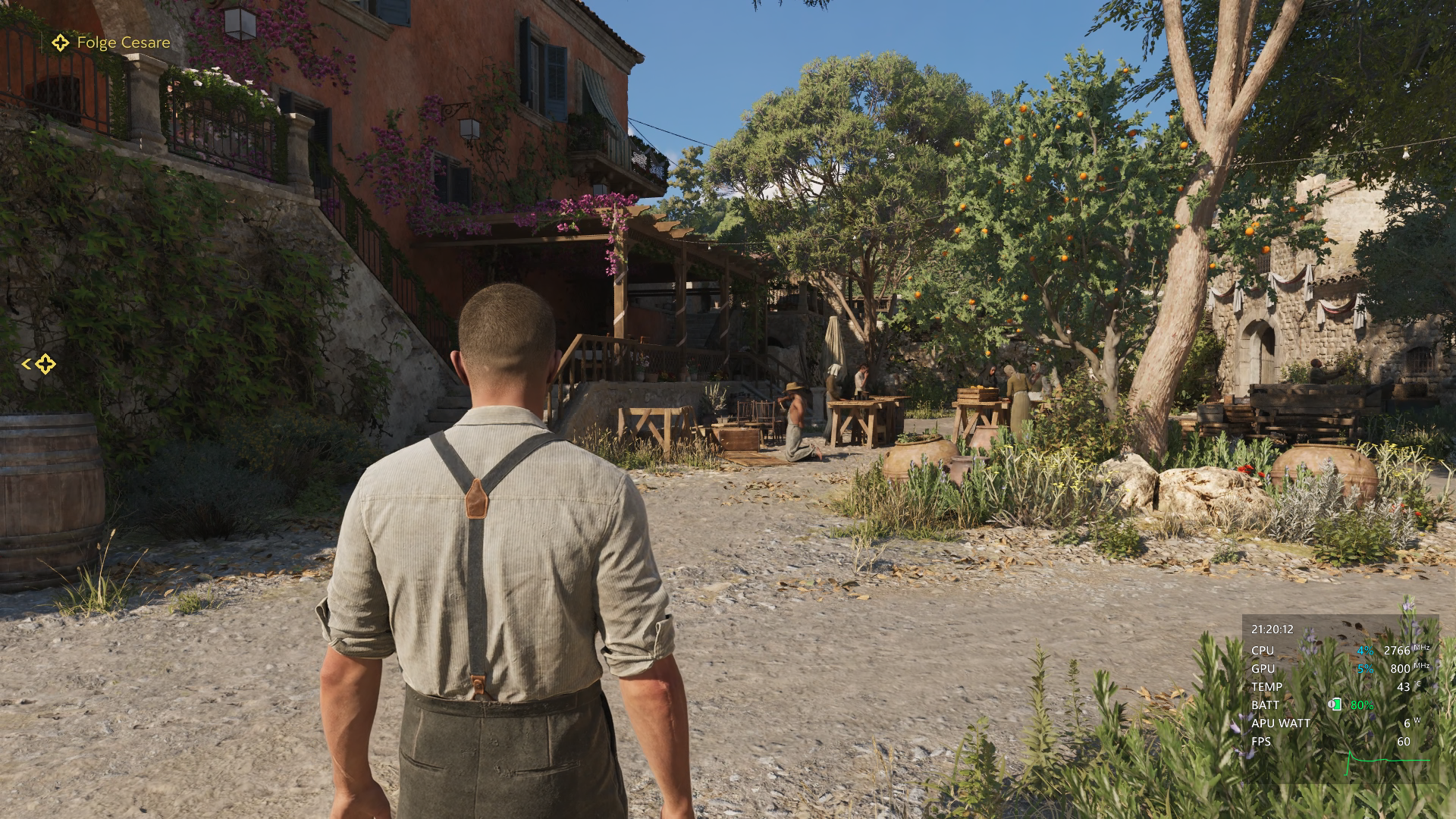Click the waypoint indicator on the left screen edge
Viewport: 1456px width, 819px height.
click(x=44, y=365)
